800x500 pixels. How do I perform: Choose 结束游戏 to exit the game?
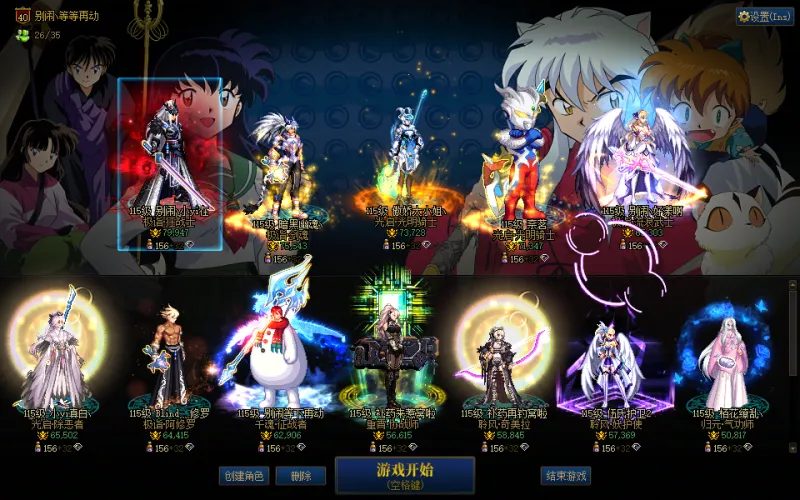[565, 476]
